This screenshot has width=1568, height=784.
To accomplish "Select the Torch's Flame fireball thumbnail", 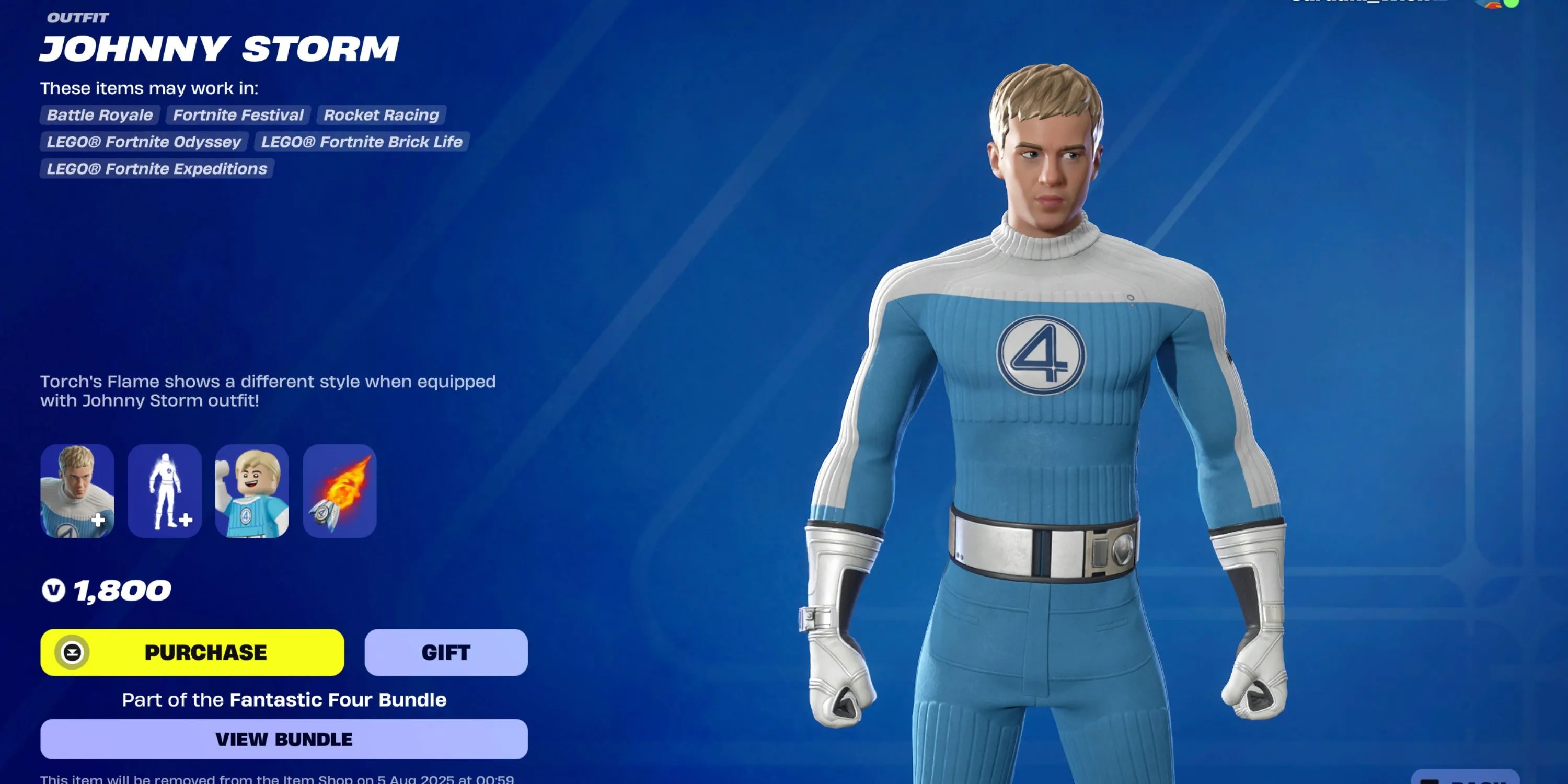I will [340, 491].
